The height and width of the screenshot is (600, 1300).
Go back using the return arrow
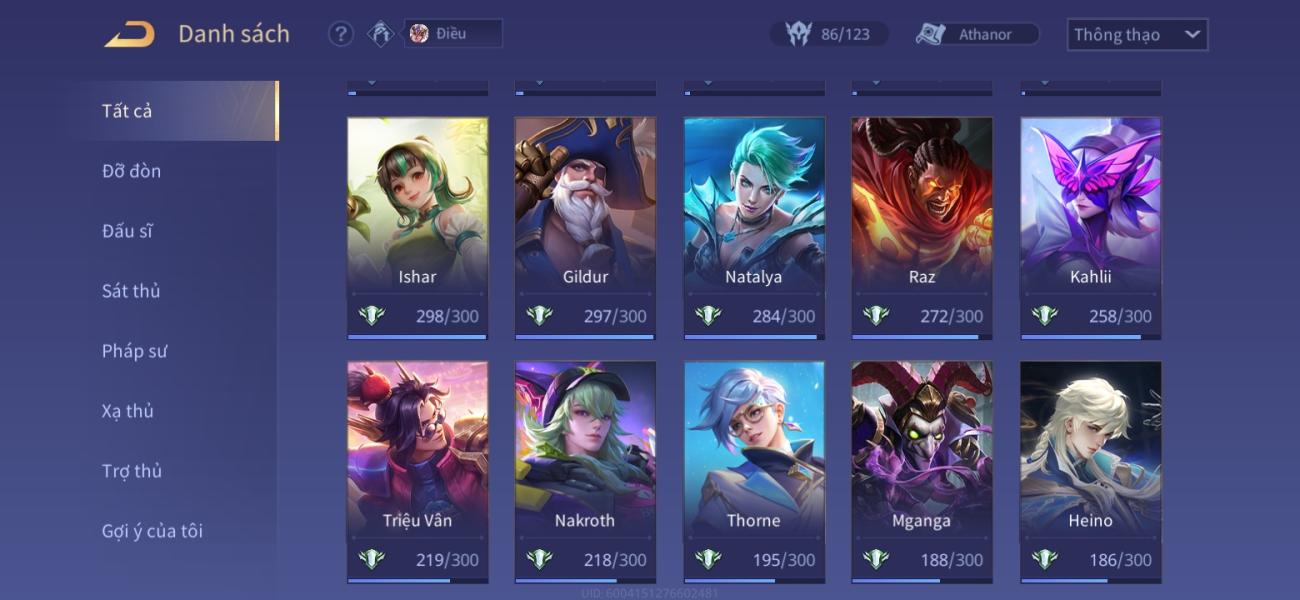[130, 34]
